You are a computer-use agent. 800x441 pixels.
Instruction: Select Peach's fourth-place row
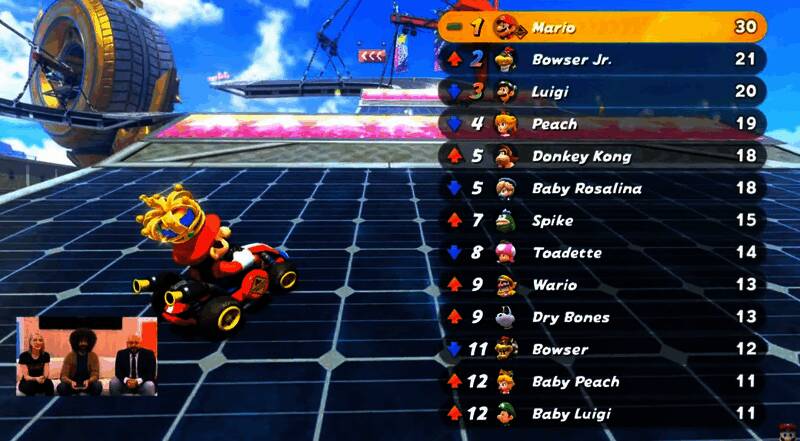(602, 124)
